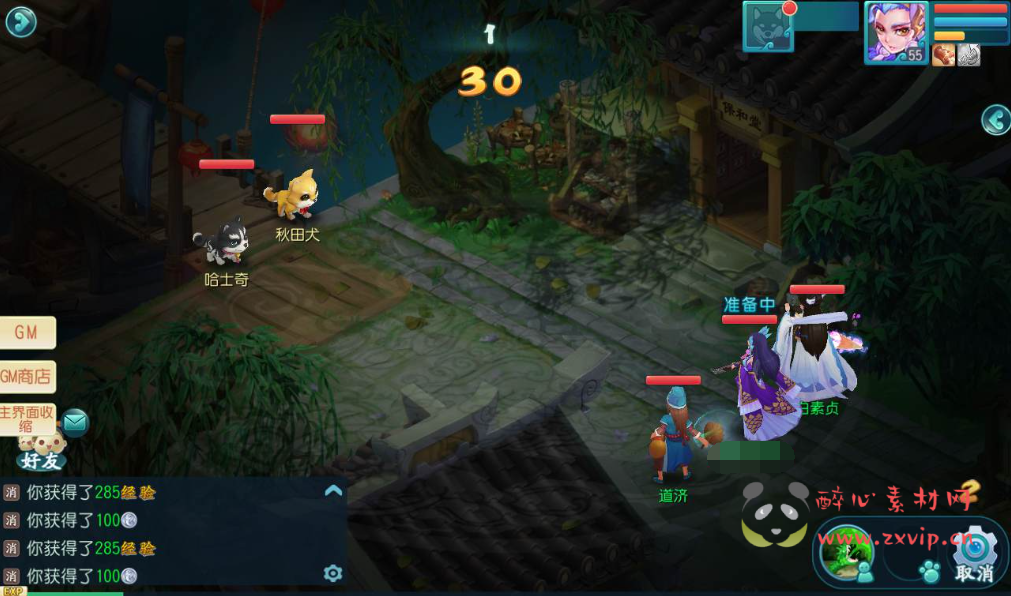Expand the chat log with the up arrow
The height and width of the screenshot is (596, 1011).
(334, 491)
